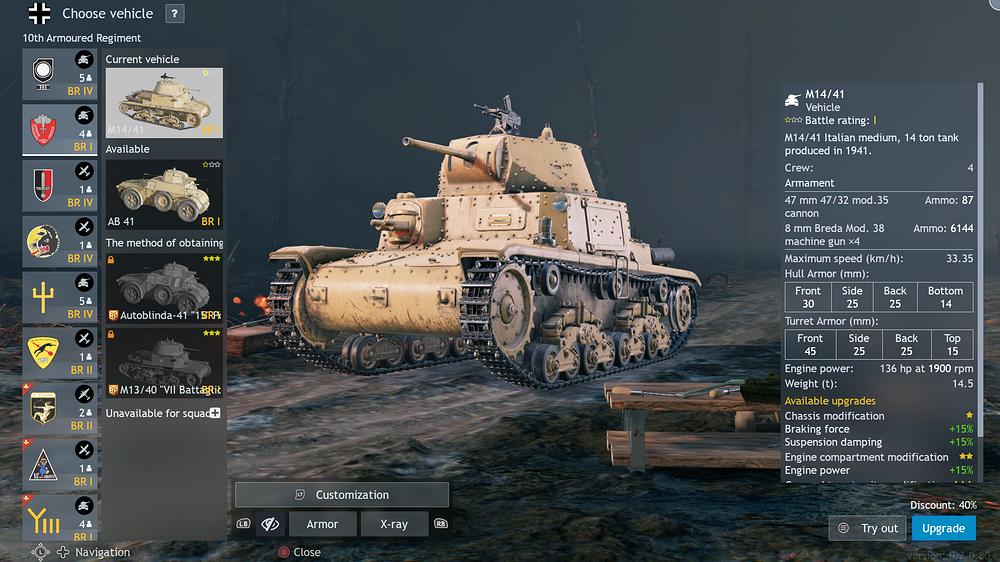Toggle the crossed-out eye visibility button
The width and height of the screenshot is (1000, 562).
click(269, 524)
